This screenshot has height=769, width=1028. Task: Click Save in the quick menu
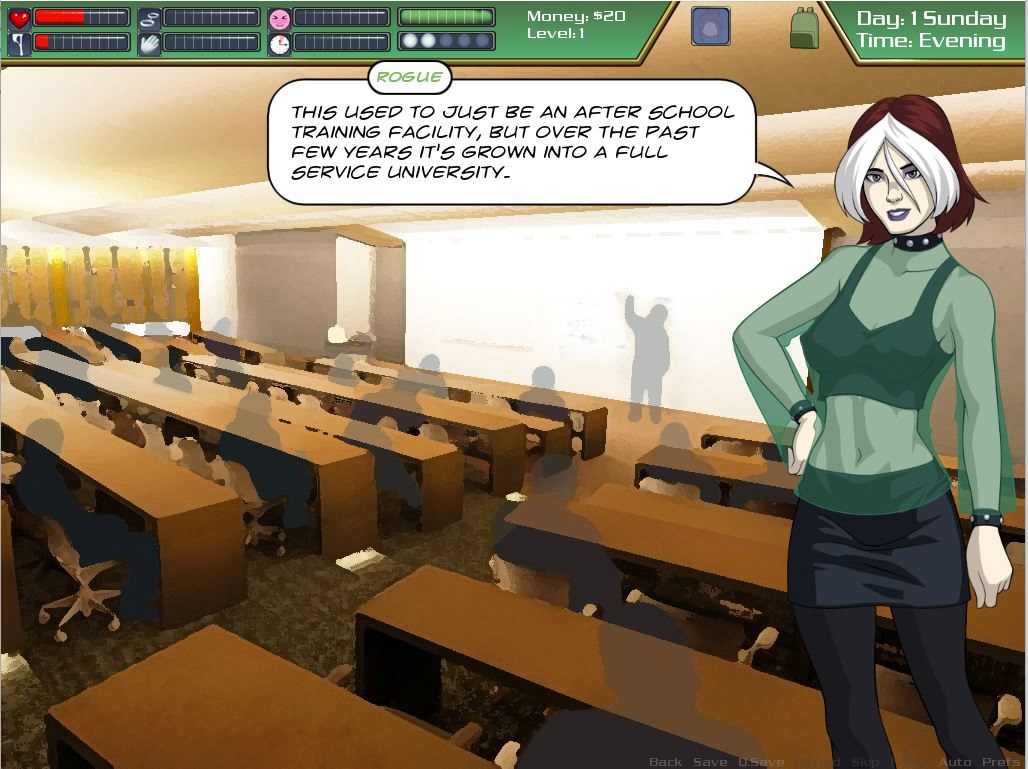click(x=710, y=762)
